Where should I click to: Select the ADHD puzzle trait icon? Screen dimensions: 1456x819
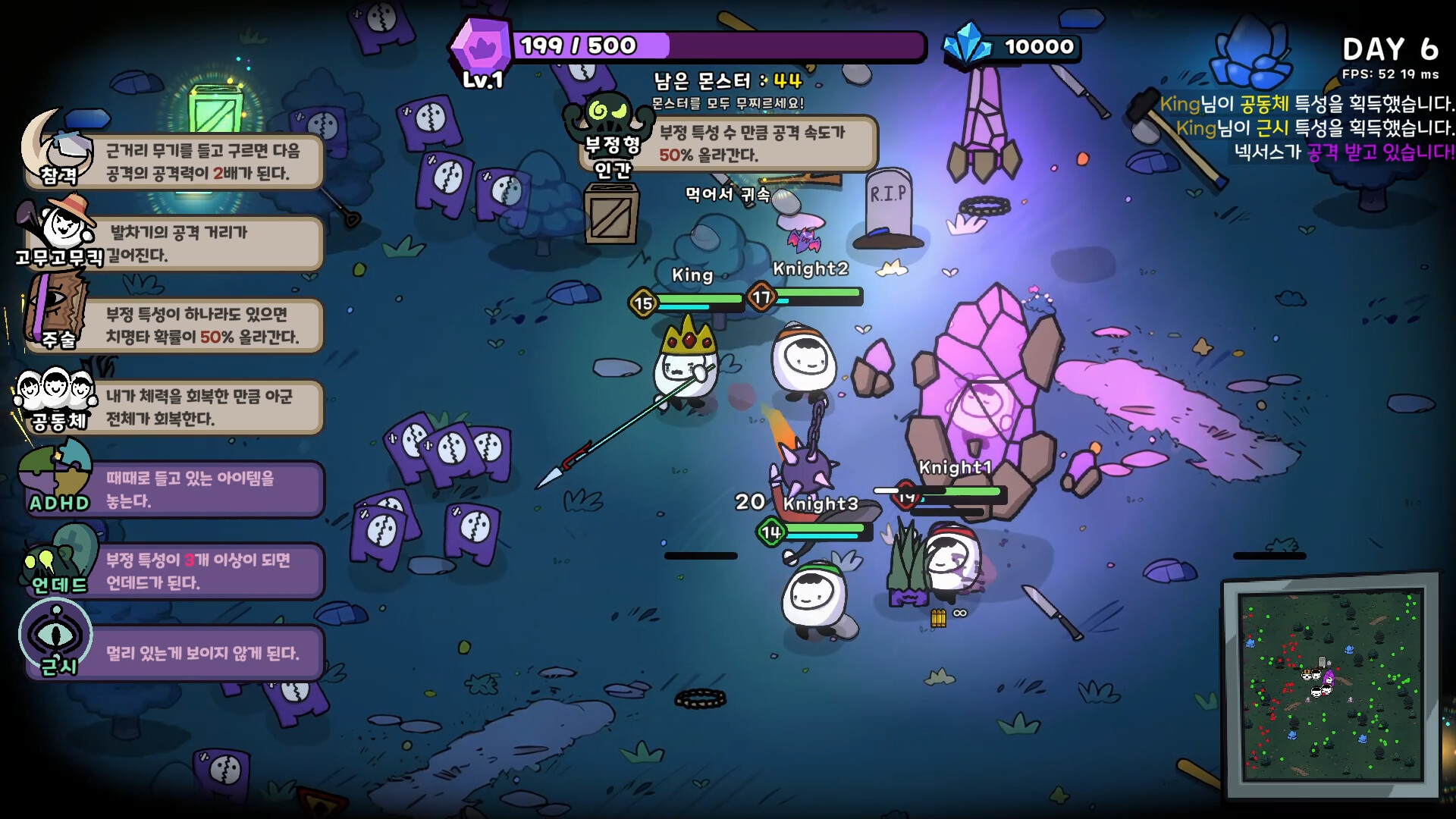(x=53, y=474)
